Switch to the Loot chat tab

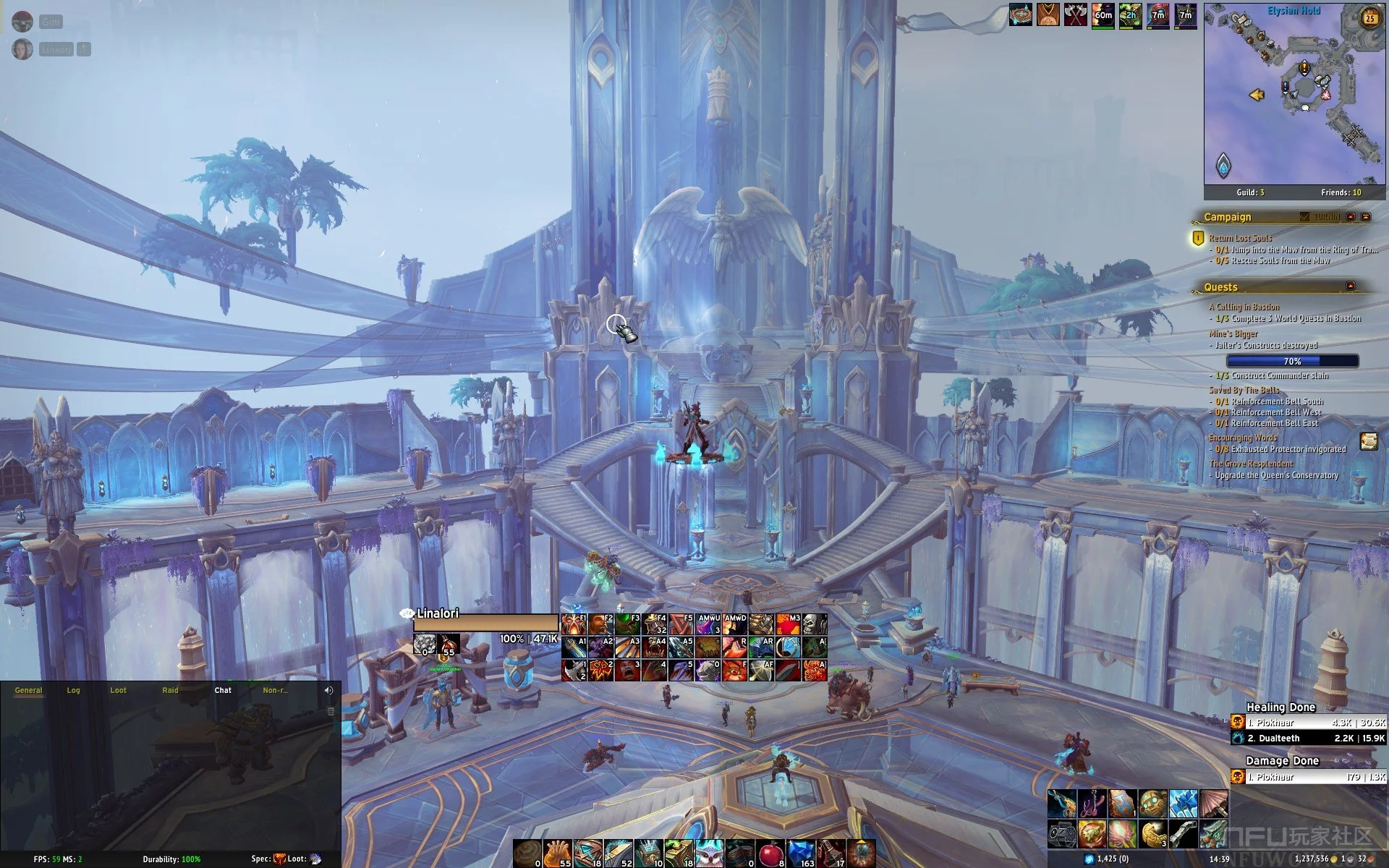tap(118, 690)
